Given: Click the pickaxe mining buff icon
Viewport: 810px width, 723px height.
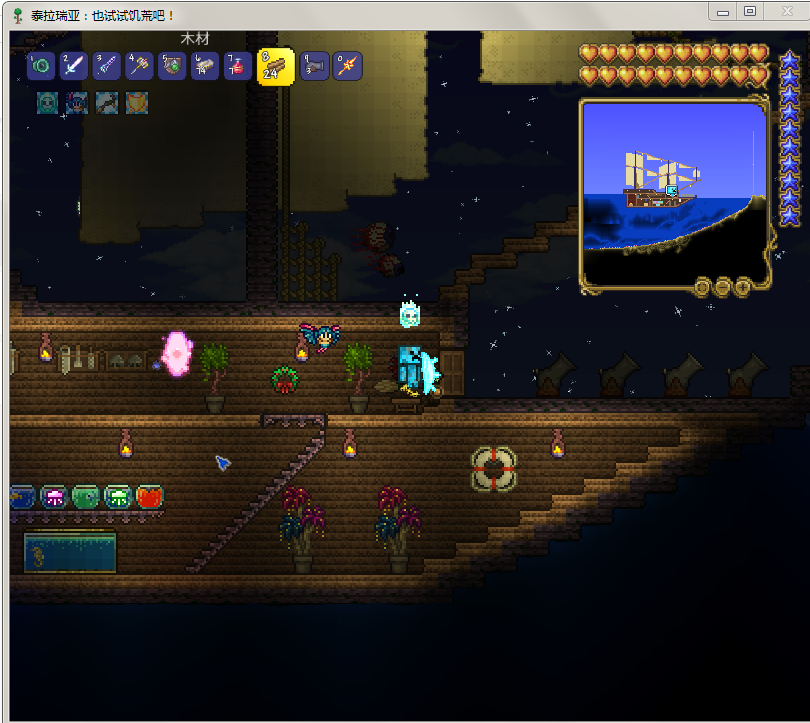Looking at the screenshot, I should (106, 102).
